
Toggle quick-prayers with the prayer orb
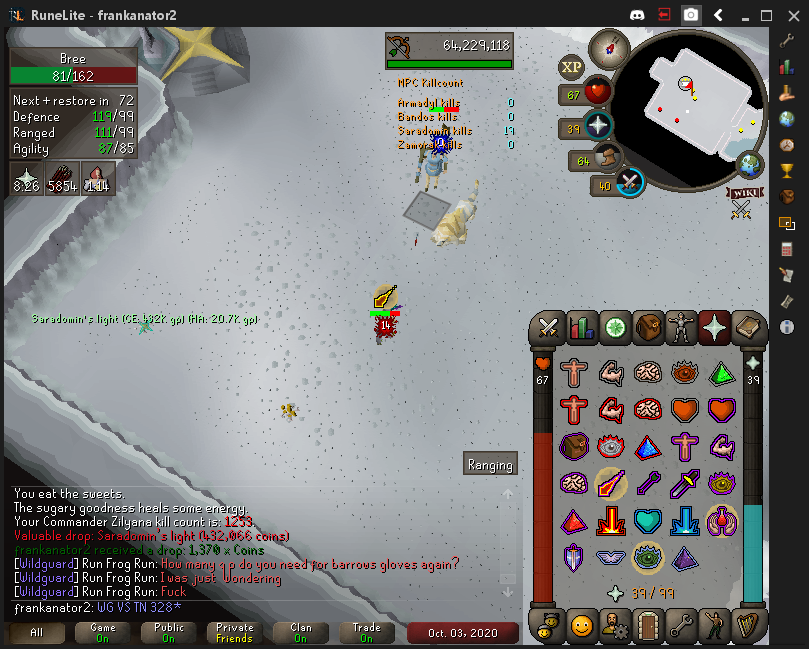pyautogui.click(x=598, y=128)
